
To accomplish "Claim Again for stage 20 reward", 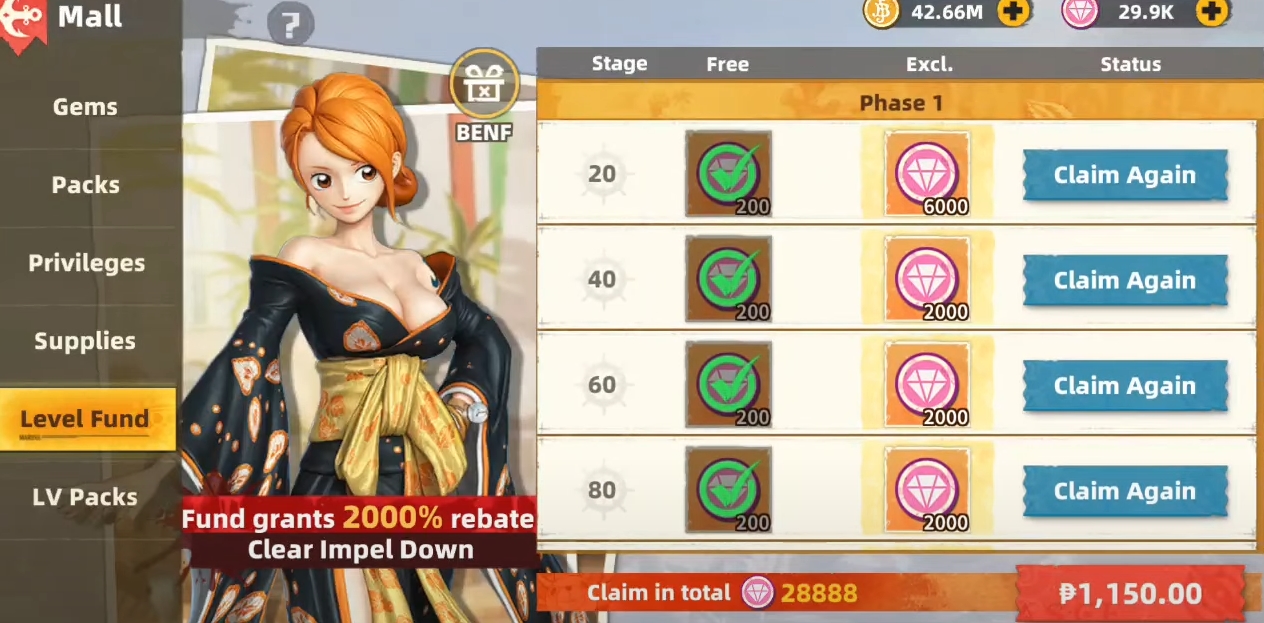I will (1124, 176).
